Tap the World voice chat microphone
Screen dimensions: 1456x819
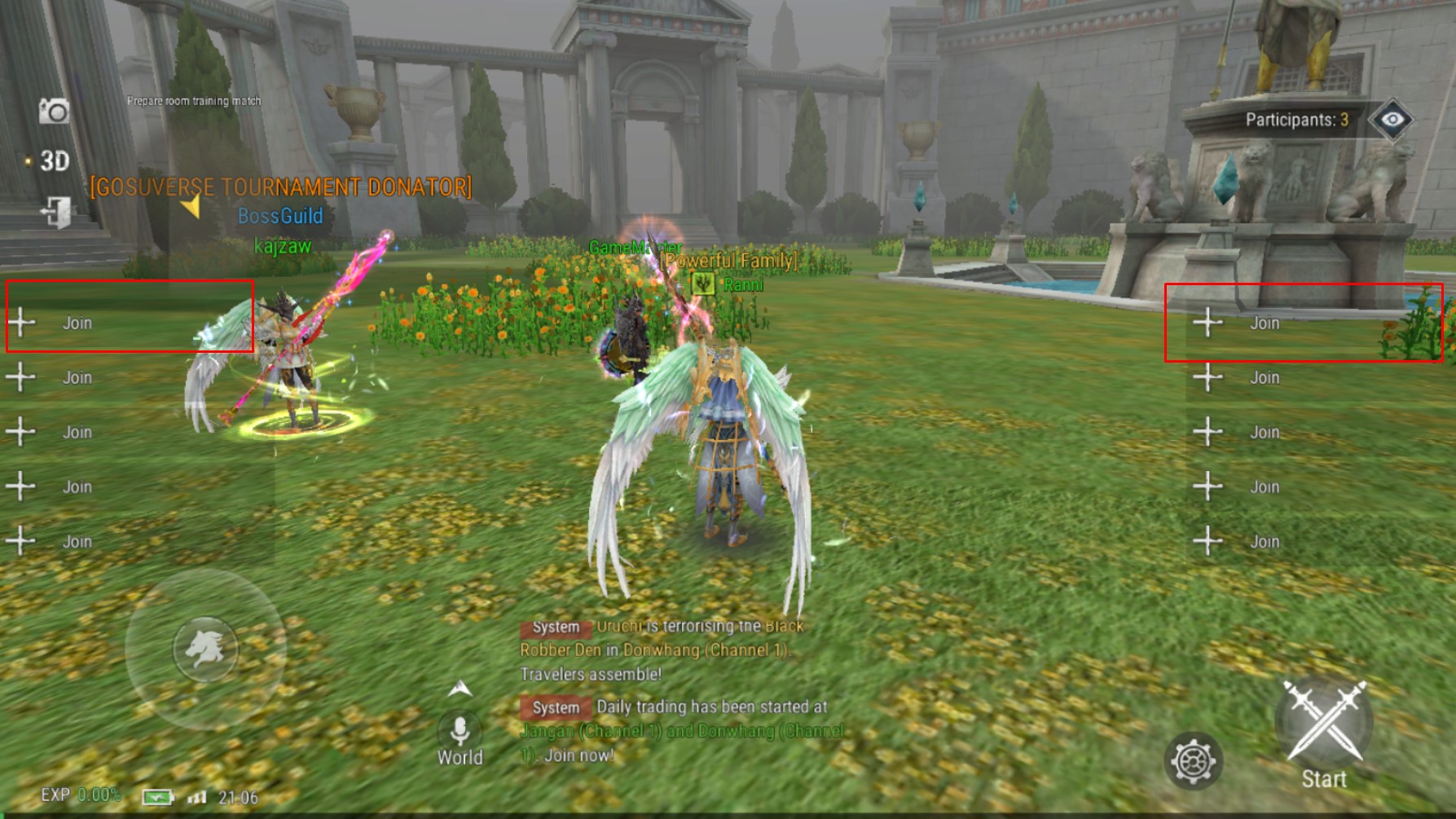pyautogui.click(x=460, y=731)
